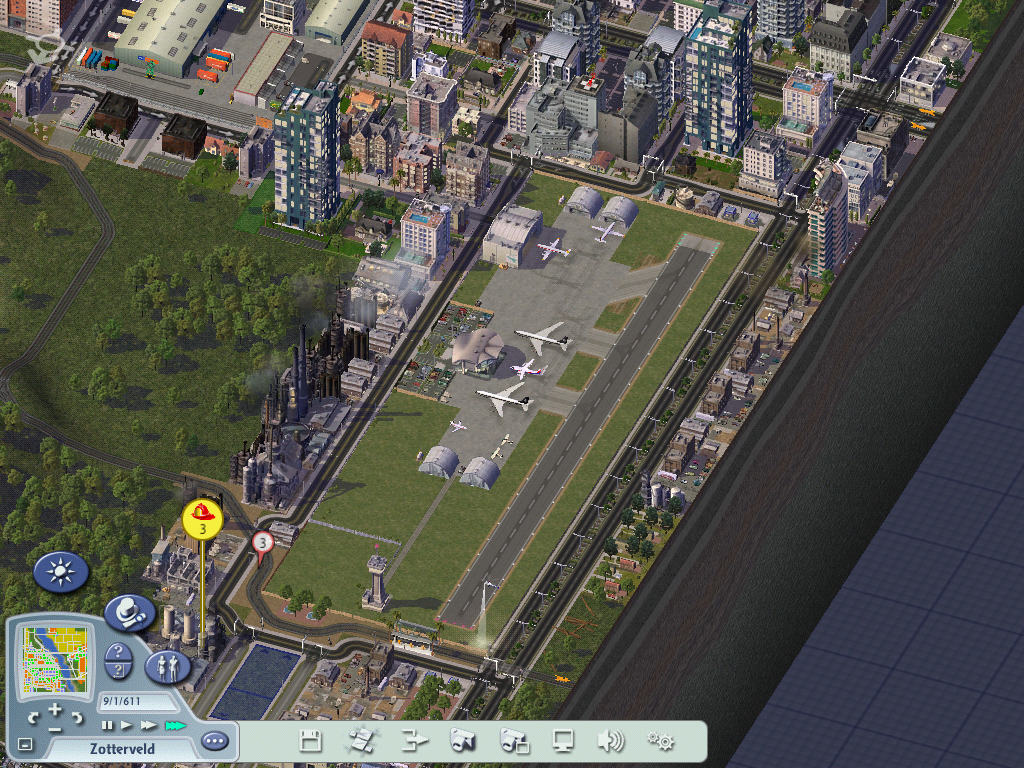Open game settings gears icon
Screen dimensions: 1024x768
(660, 741)
